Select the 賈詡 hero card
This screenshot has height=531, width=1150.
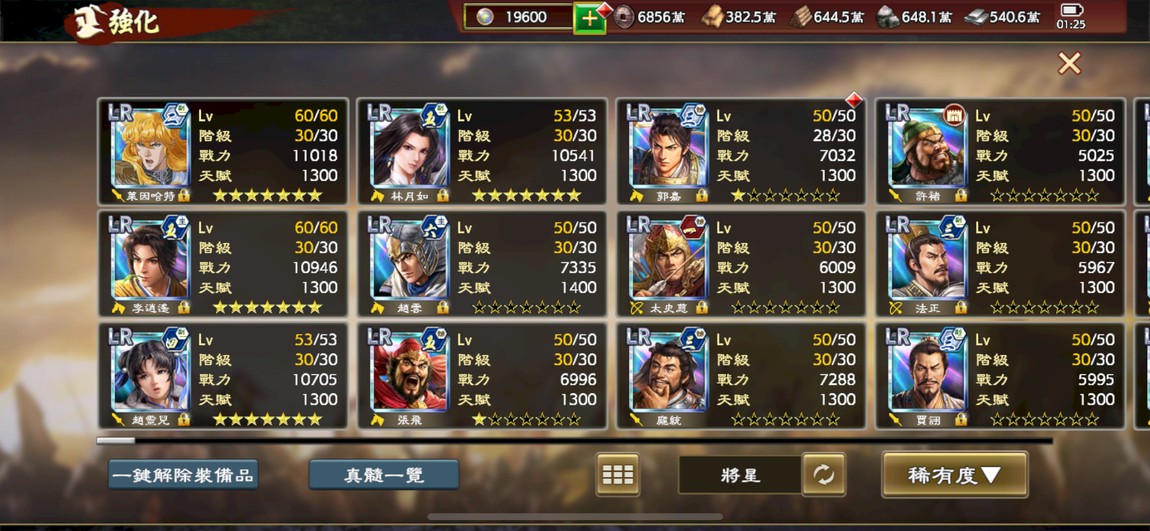coord(1000,375)
